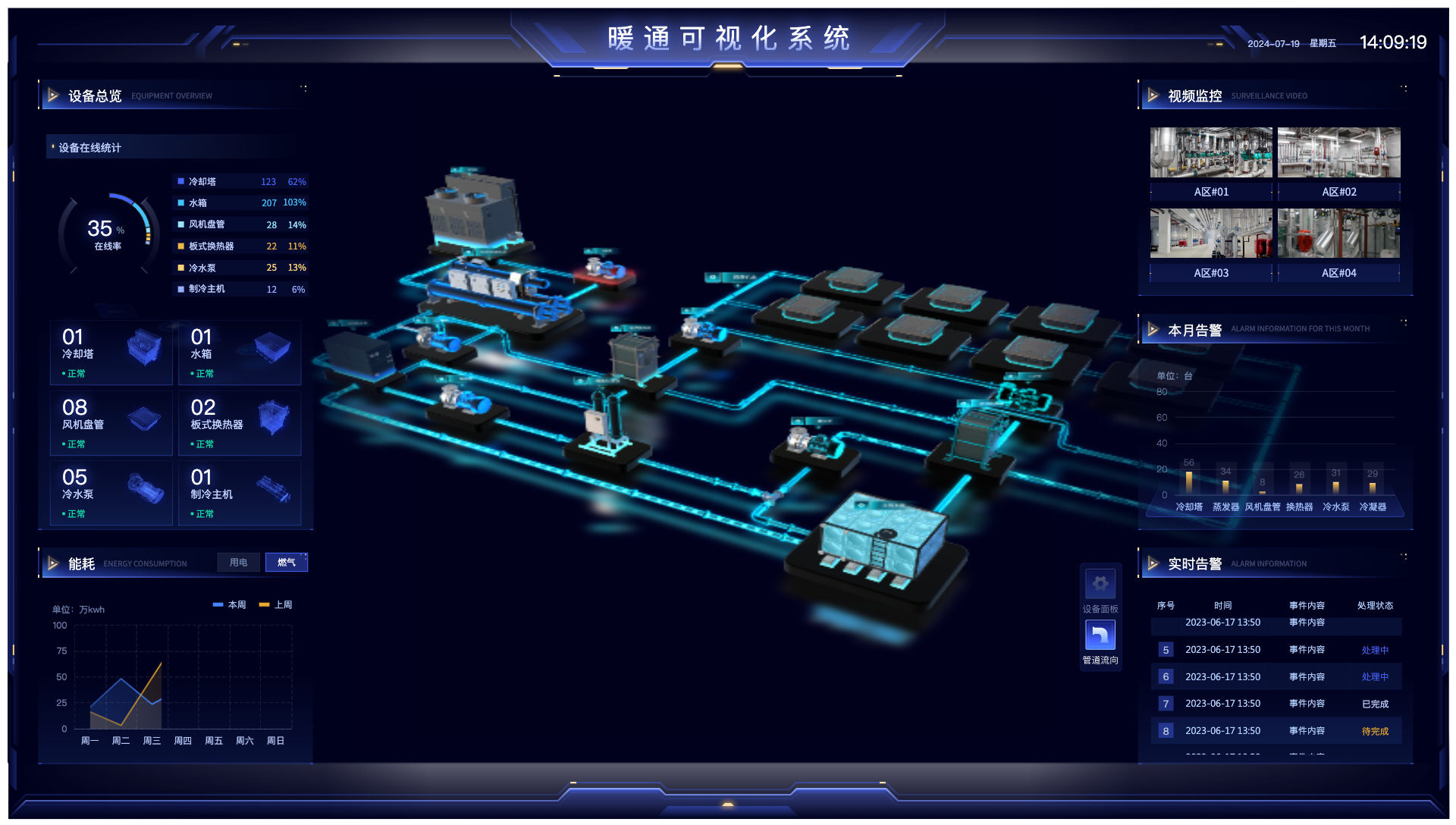Open surveillance camera A区#01 thumbnail

pos(1210,152)
